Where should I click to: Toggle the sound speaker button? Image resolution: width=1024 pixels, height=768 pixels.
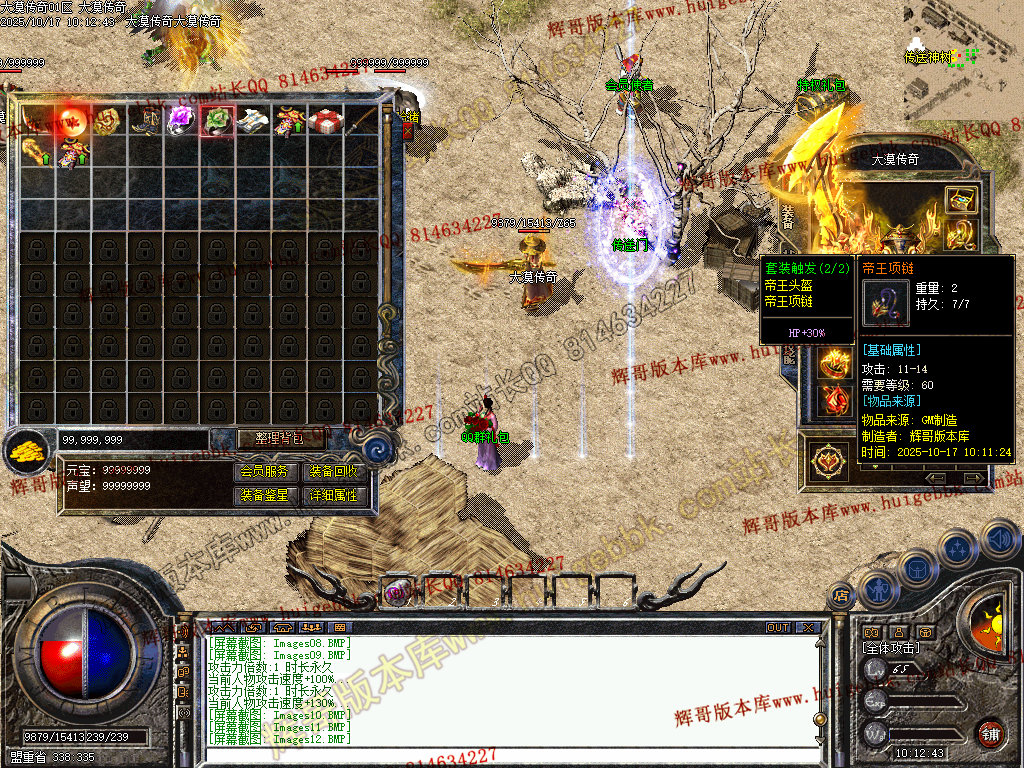click(x=998, y=540)
